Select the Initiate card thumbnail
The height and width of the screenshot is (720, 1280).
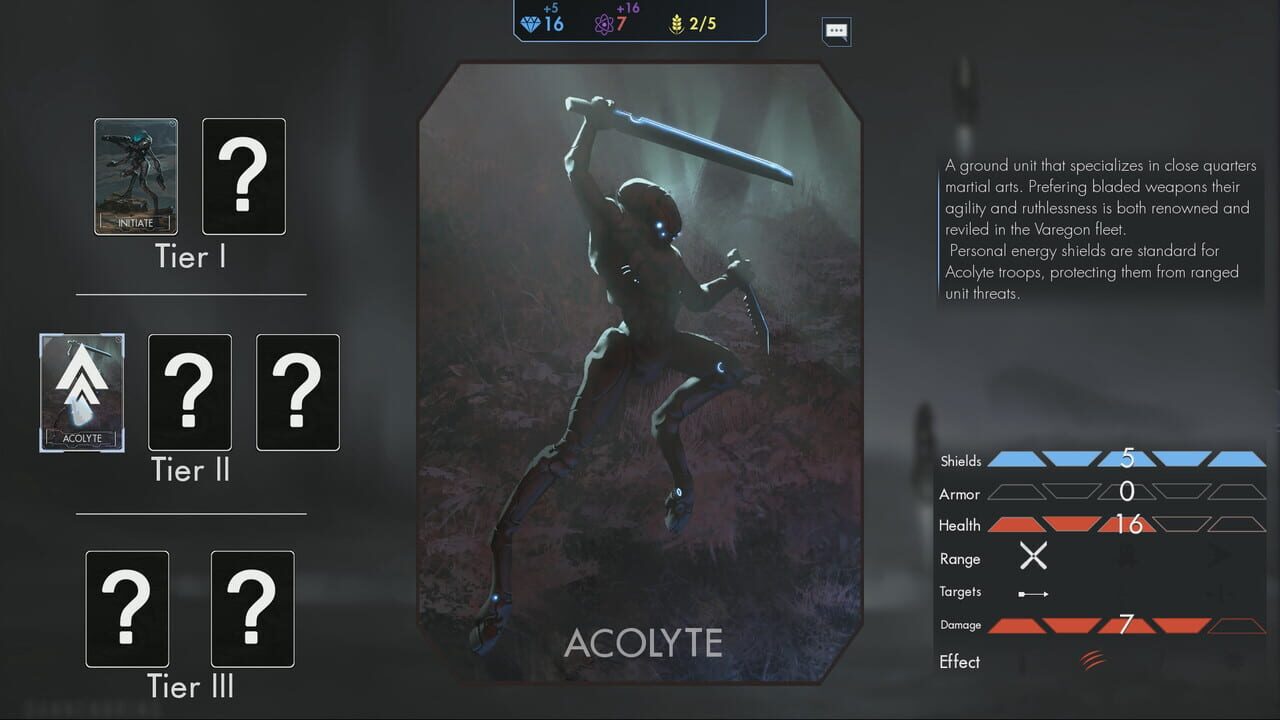pyautogui.click(x=135, y=176)
